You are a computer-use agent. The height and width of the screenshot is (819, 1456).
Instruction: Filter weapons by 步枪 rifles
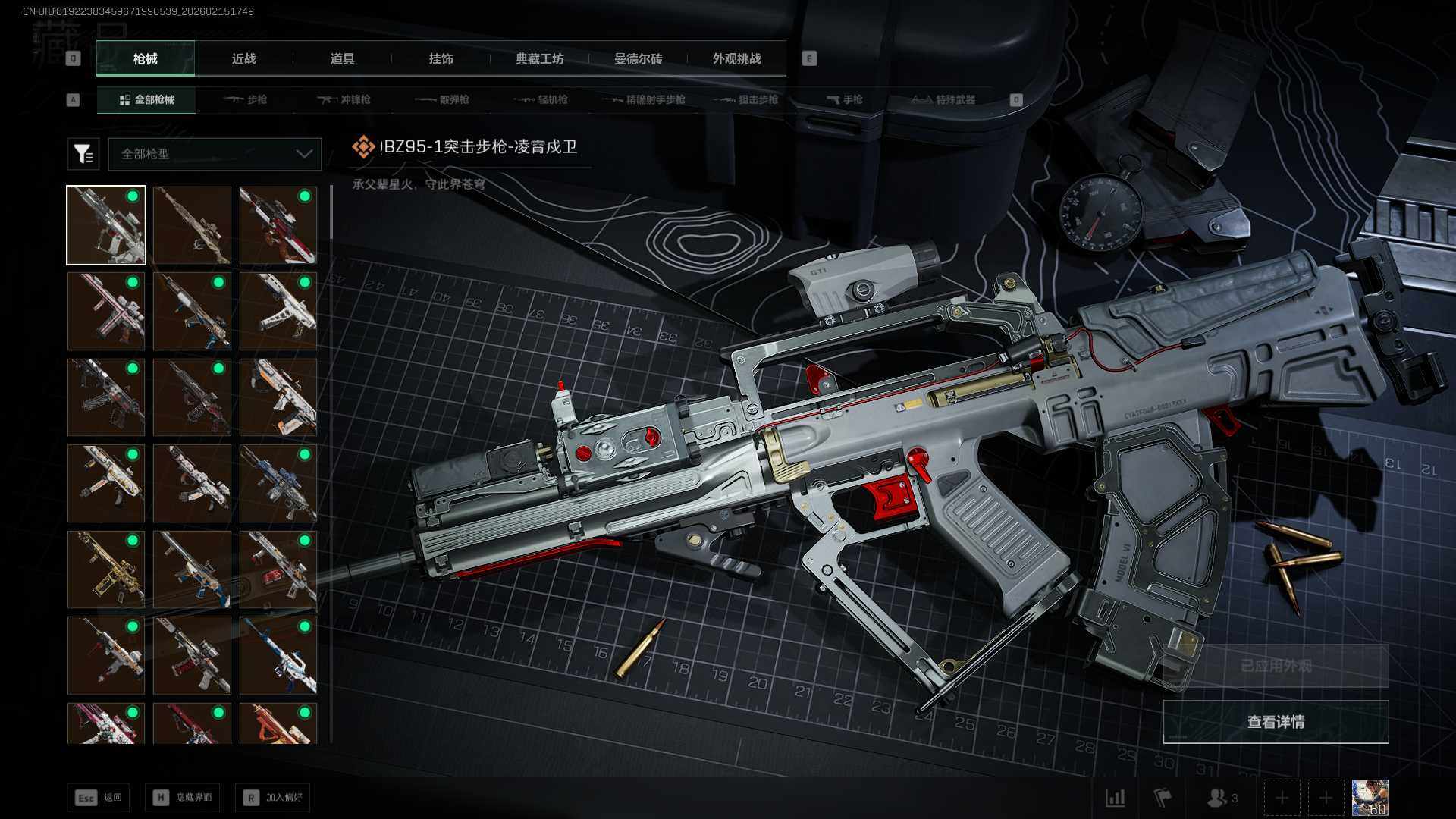tap(246, 99)
